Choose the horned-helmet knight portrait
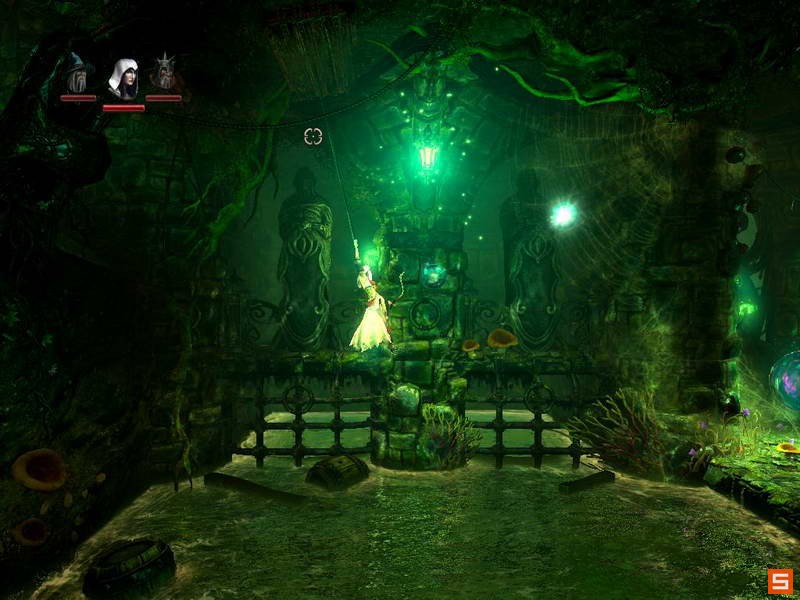This screenshot has height=600, width=800. [163, 73]
